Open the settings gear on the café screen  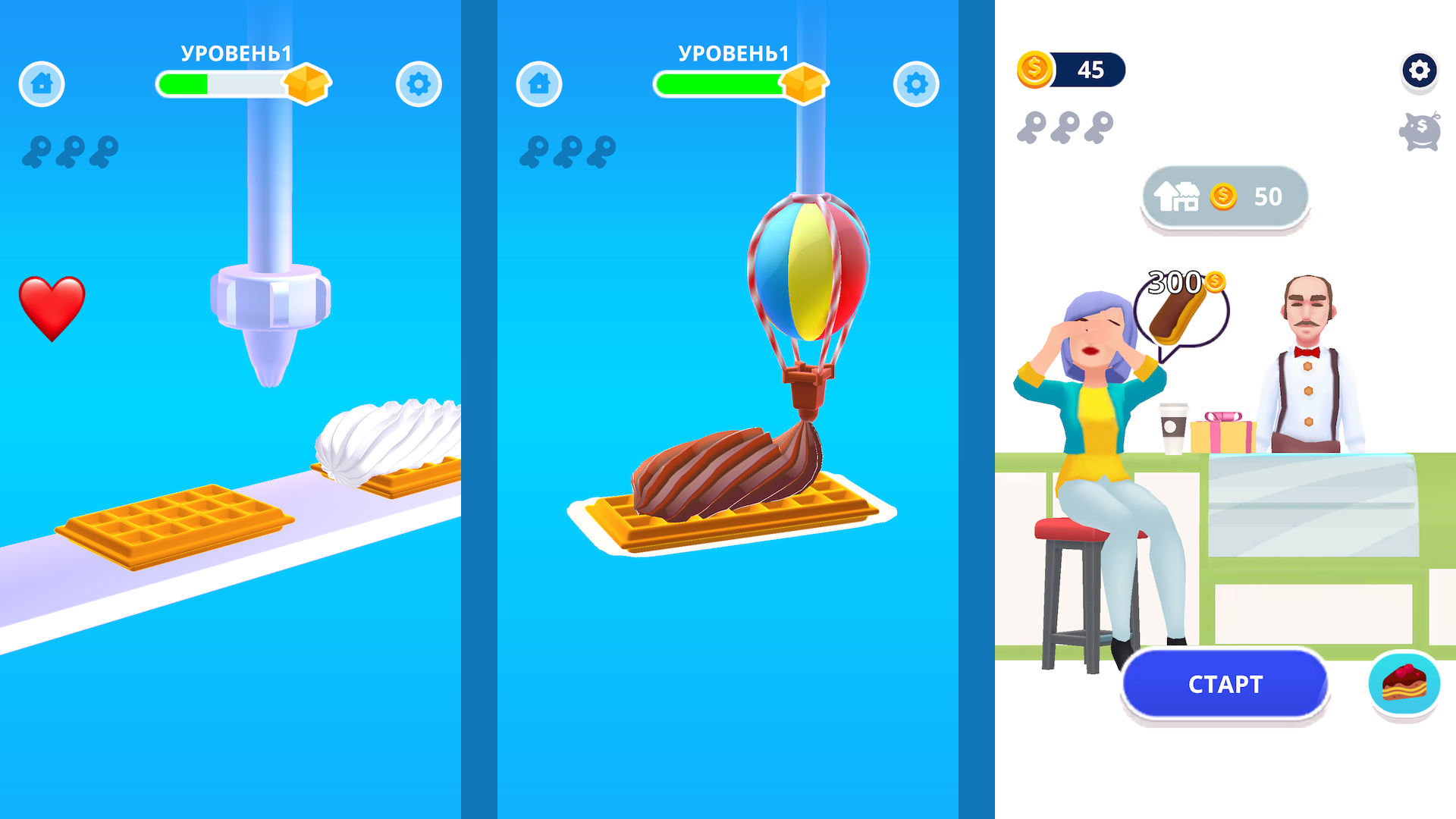(x=1420, y=72)
